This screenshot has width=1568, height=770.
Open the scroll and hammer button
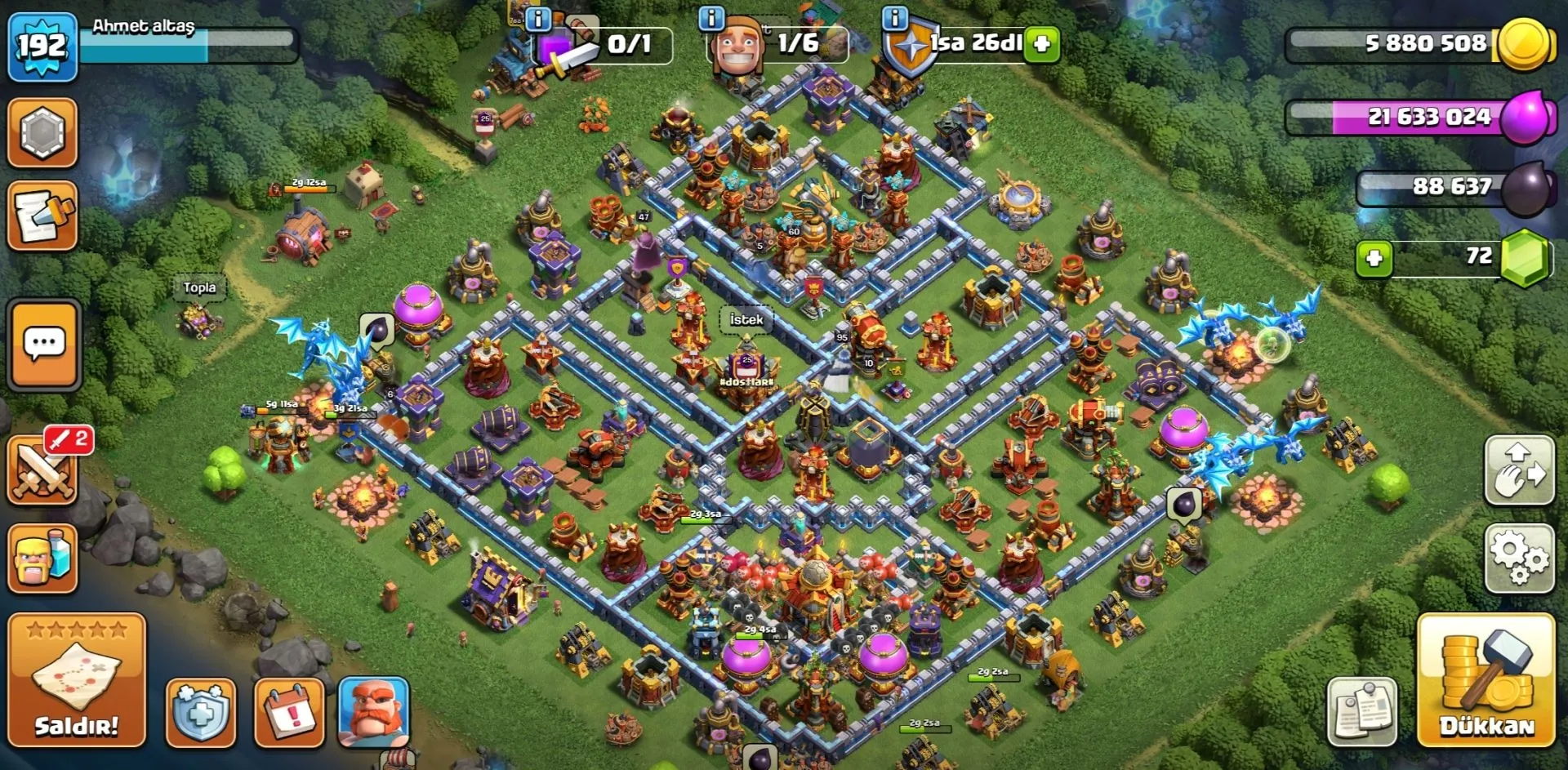tap(42, 216)
